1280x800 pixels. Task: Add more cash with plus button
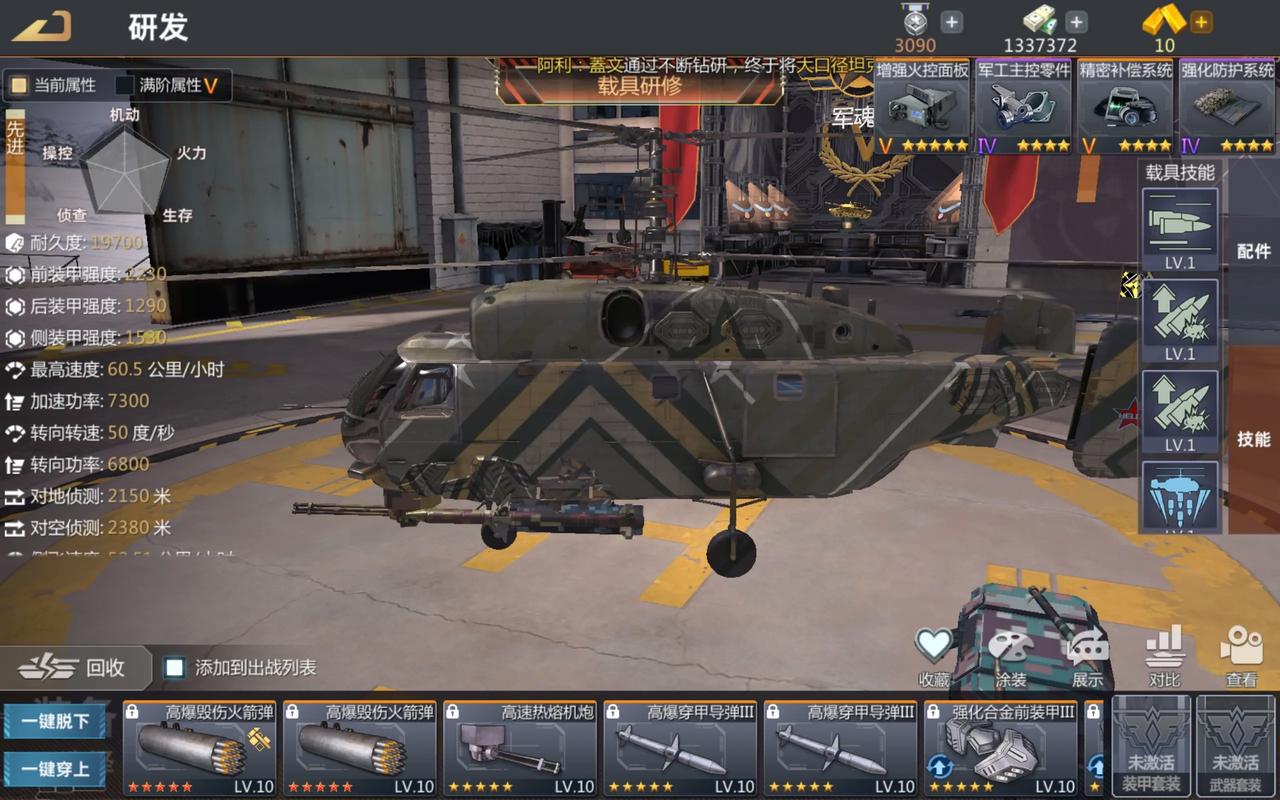[x=1076, y=22]
